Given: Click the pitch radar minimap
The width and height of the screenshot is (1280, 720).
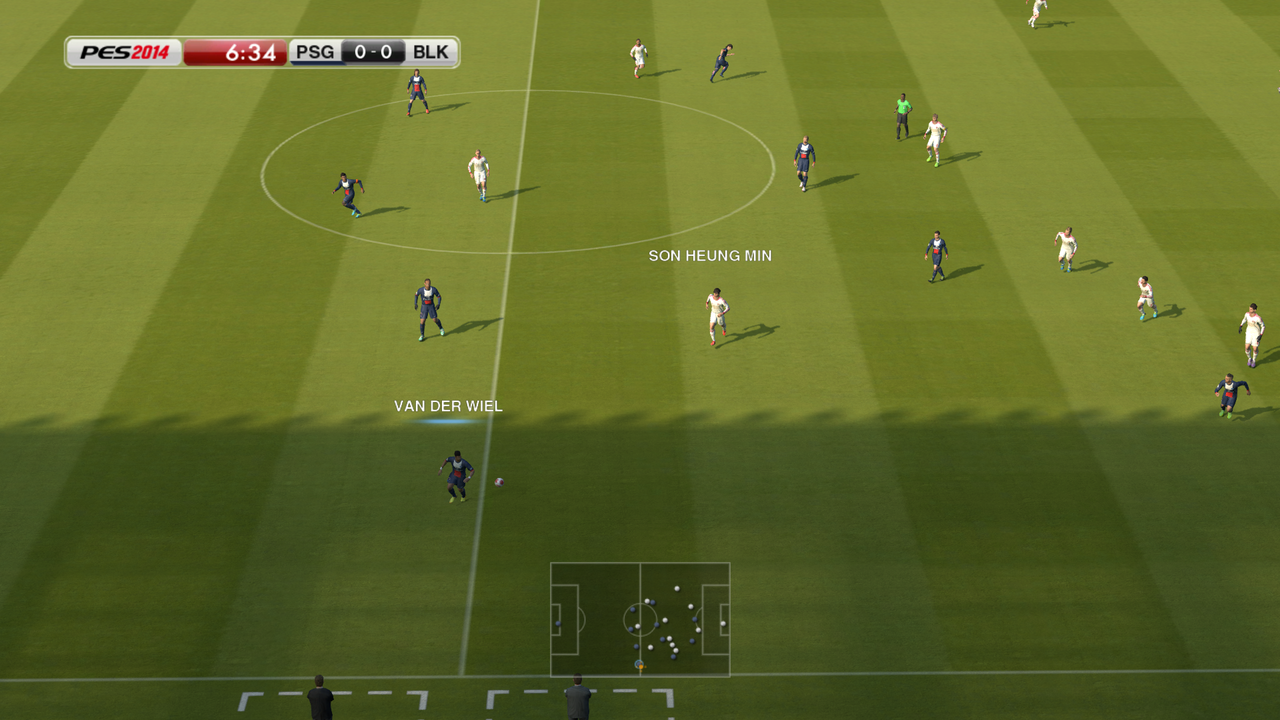Looking at the screenshot, I should (x=640, y=619).
